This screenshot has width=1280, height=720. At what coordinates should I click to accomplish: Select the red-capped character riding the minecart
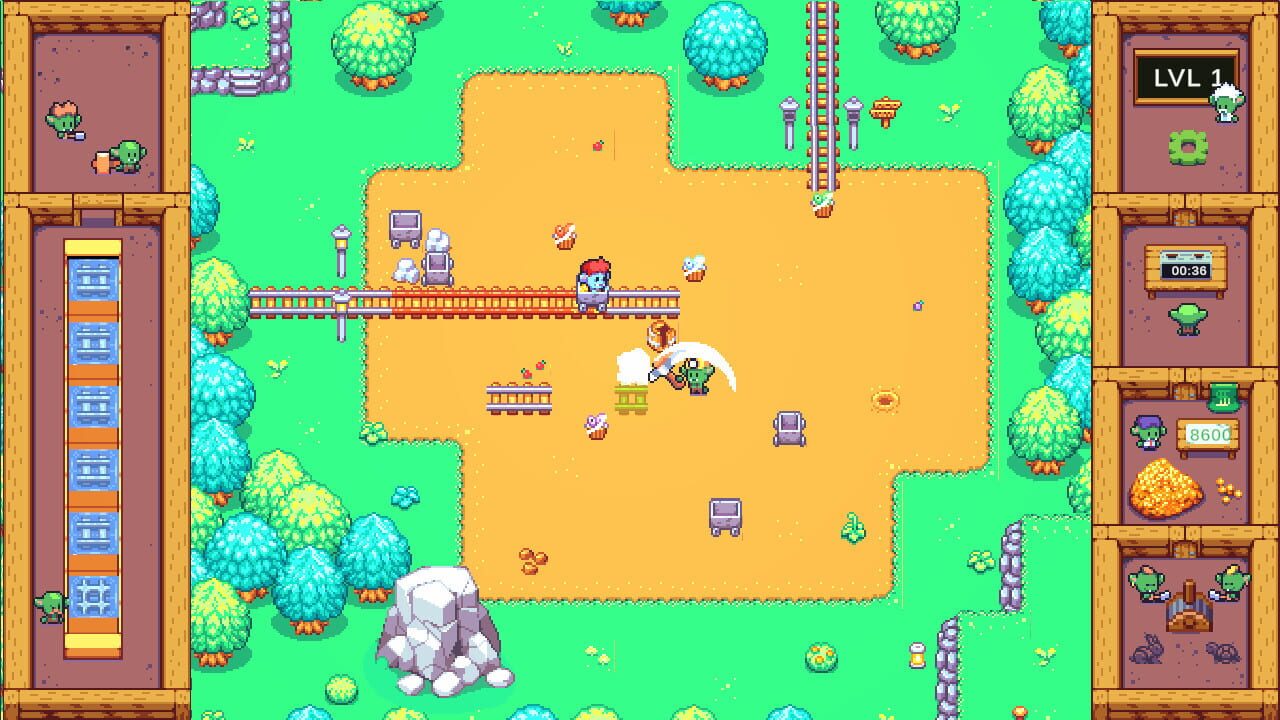594,278
